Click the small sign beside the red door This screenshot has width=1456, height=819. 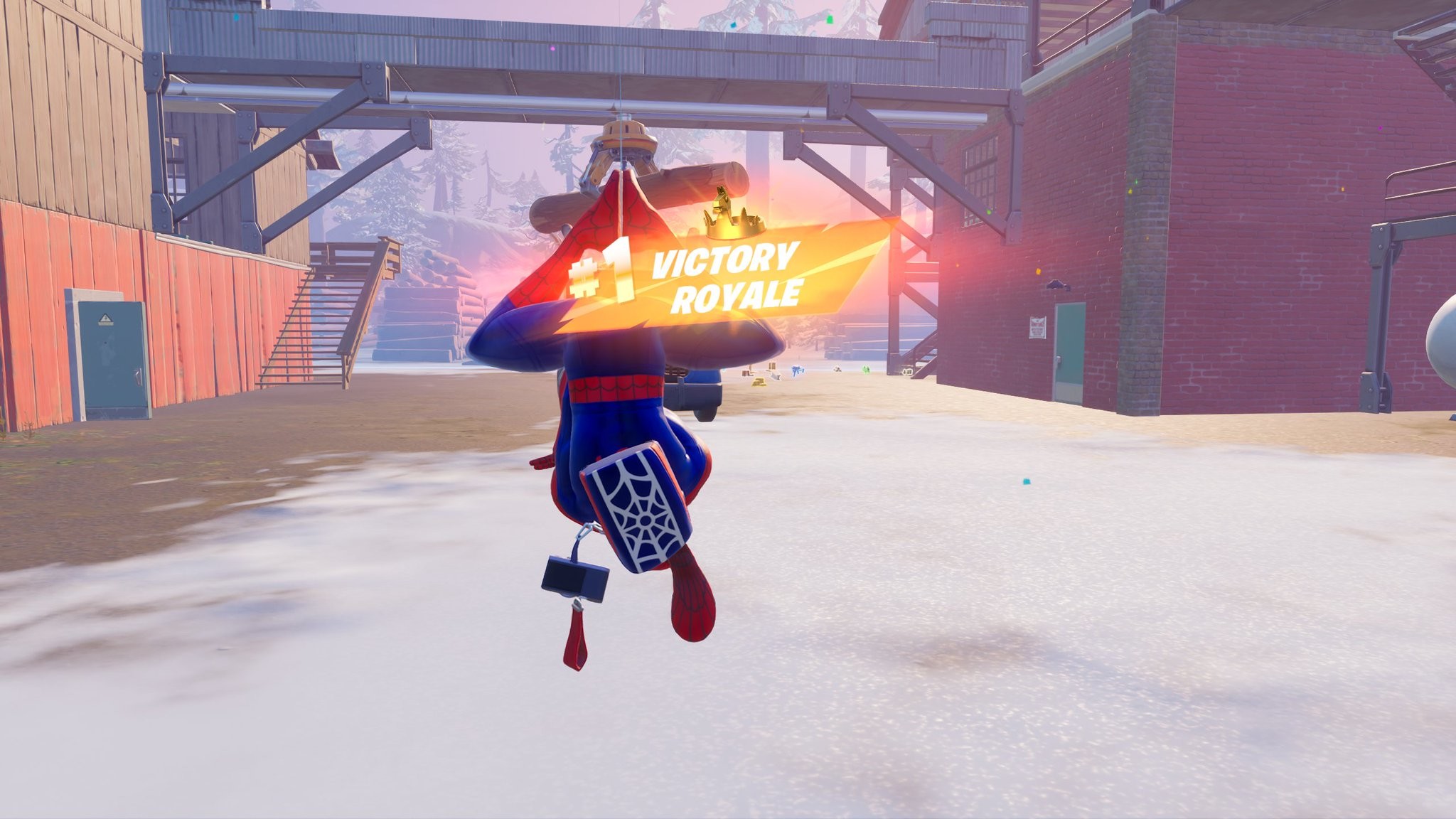click(x=1037, y=328)
